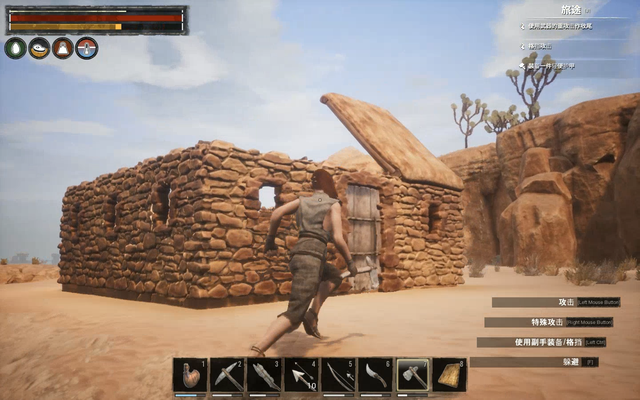Choose the arrows stack in the hotbar
640x400 pixels.
pyautogui.click(x=302, y=375)
